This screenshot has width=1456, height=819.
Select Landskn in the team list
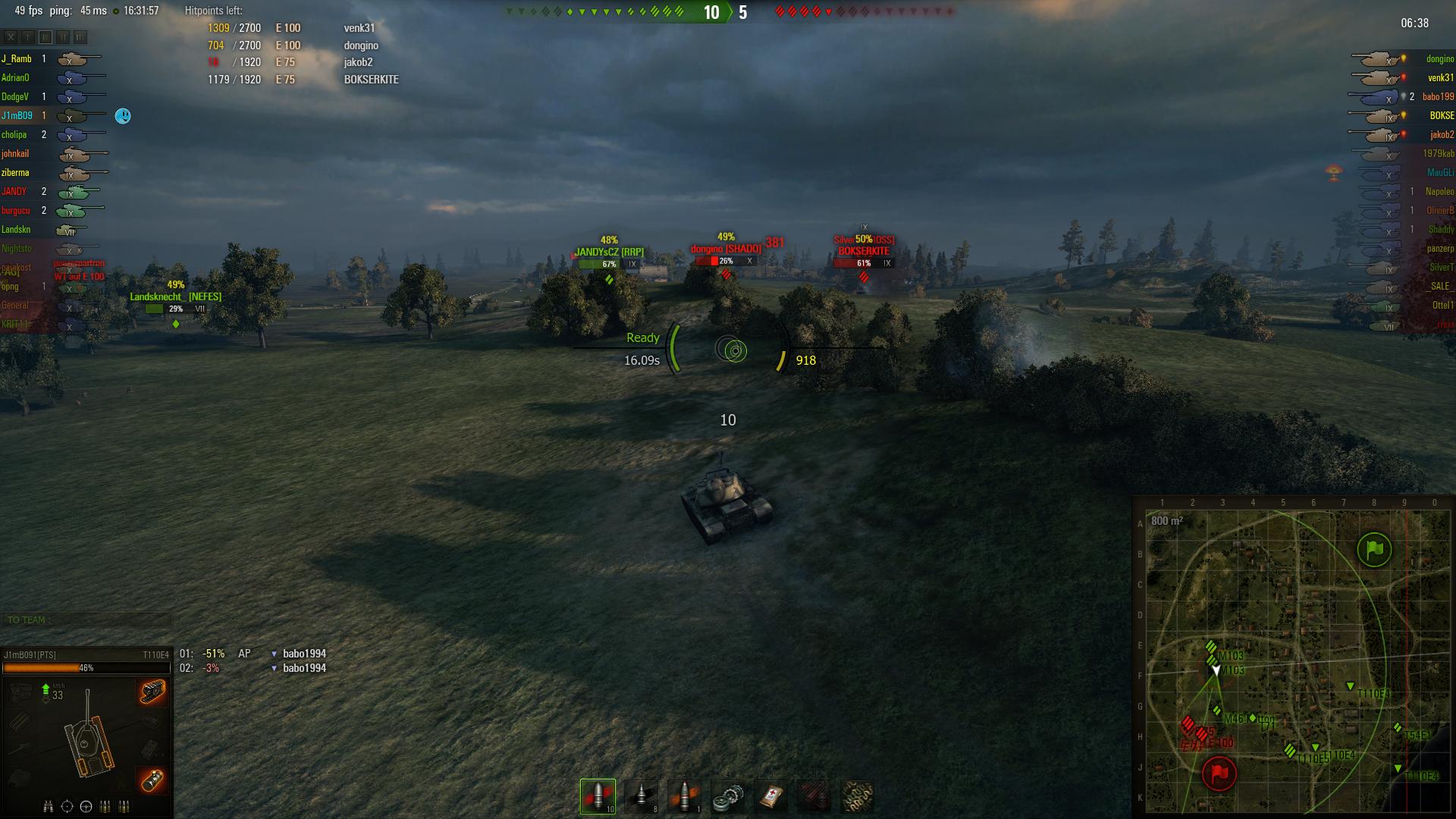point(16,230)
